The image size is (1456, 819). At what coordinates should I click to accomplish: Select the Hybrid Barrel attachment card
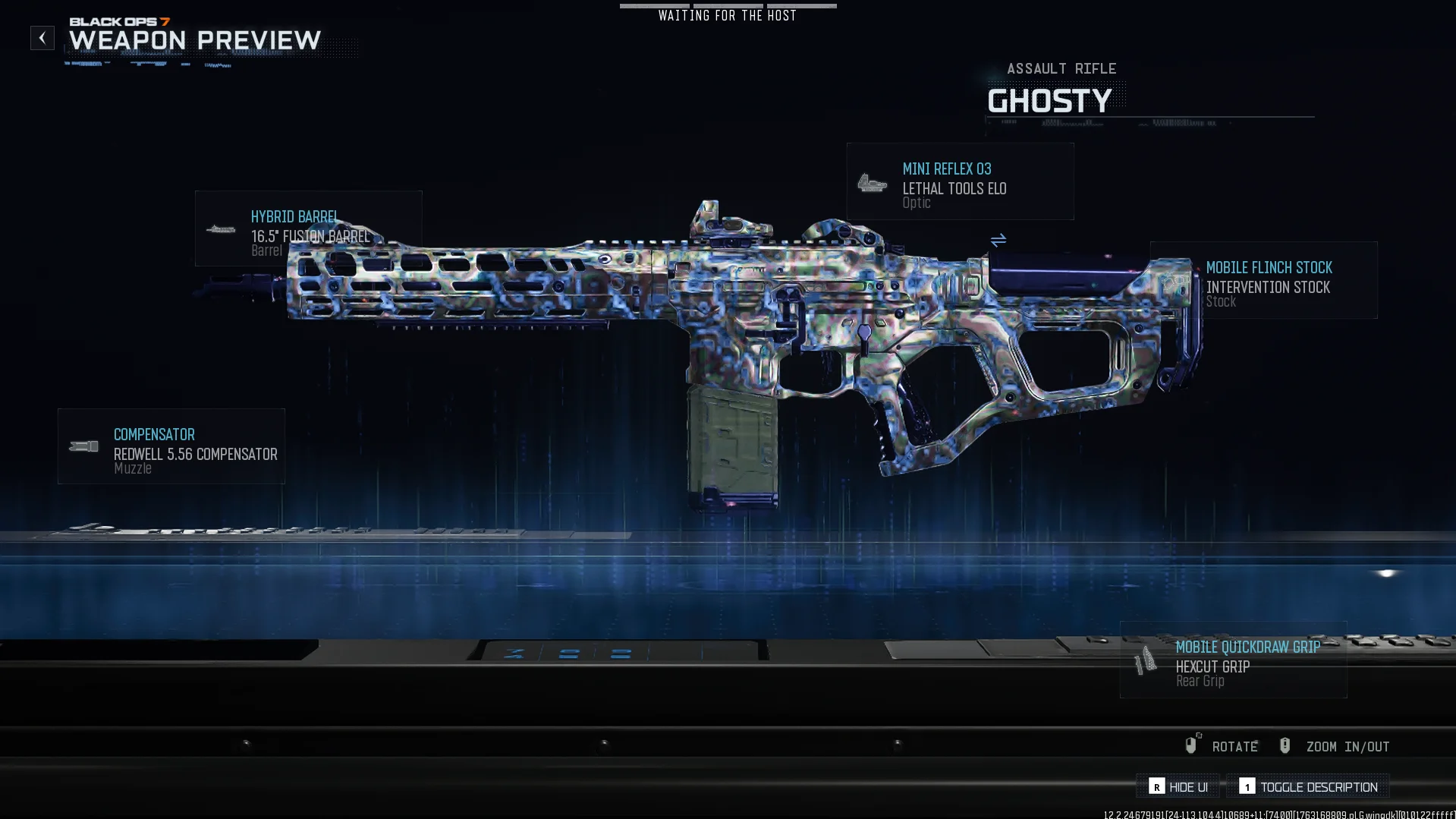308,228
